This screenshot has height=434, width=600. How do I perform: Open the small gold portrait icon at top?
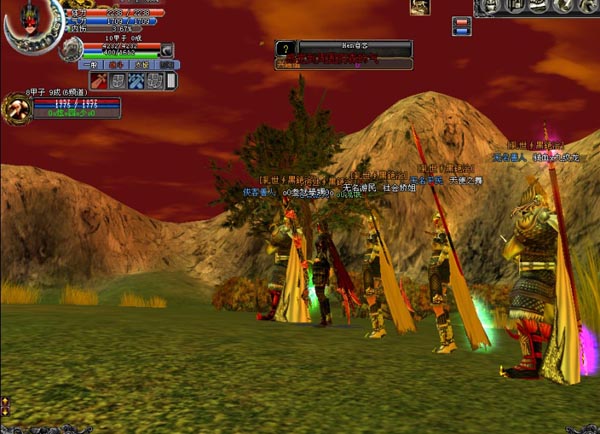pos(420,8)
